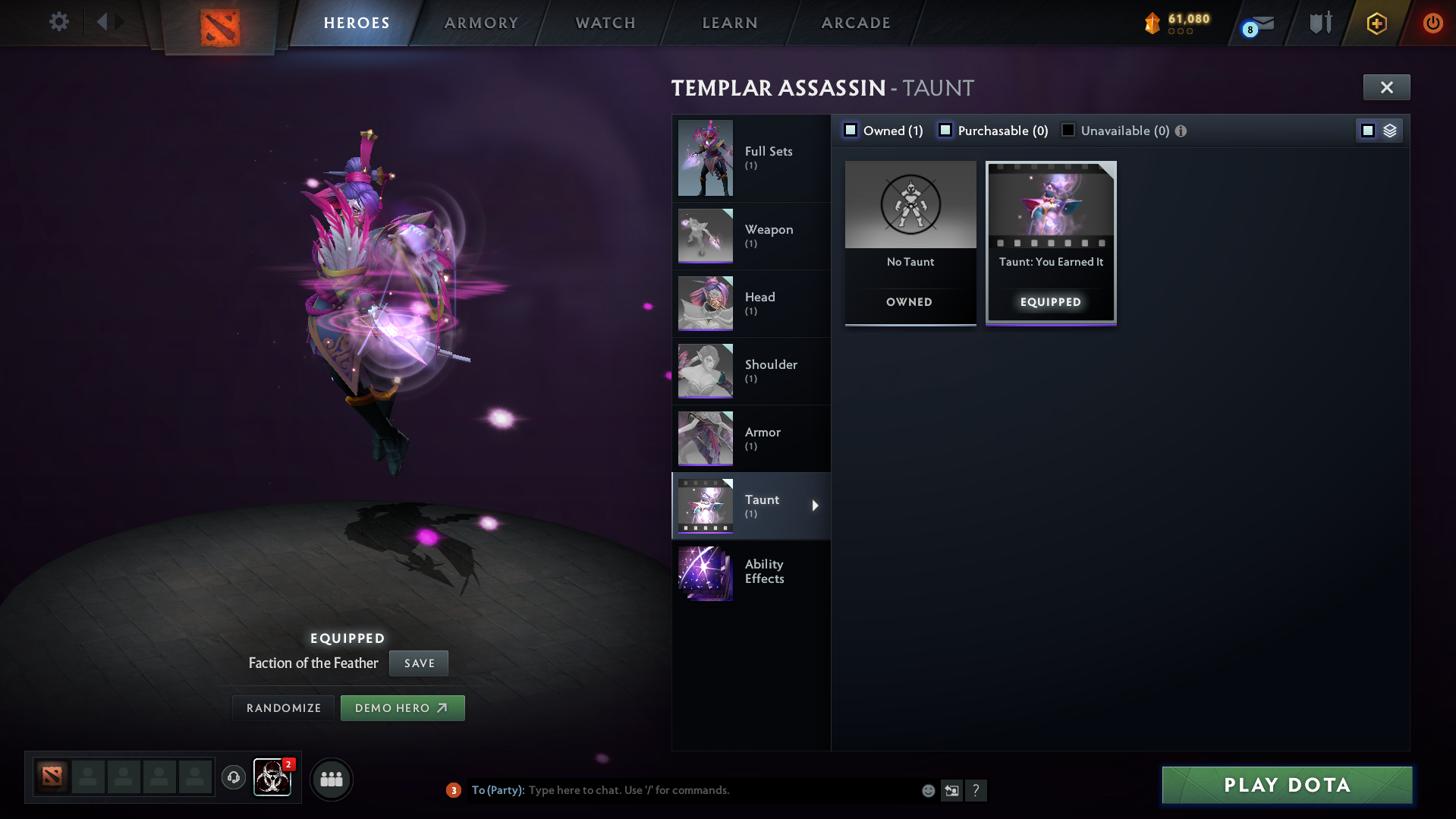Expand the Taunt category arrow
Viewport: 1456px width, 819px height.
(816, 506)
